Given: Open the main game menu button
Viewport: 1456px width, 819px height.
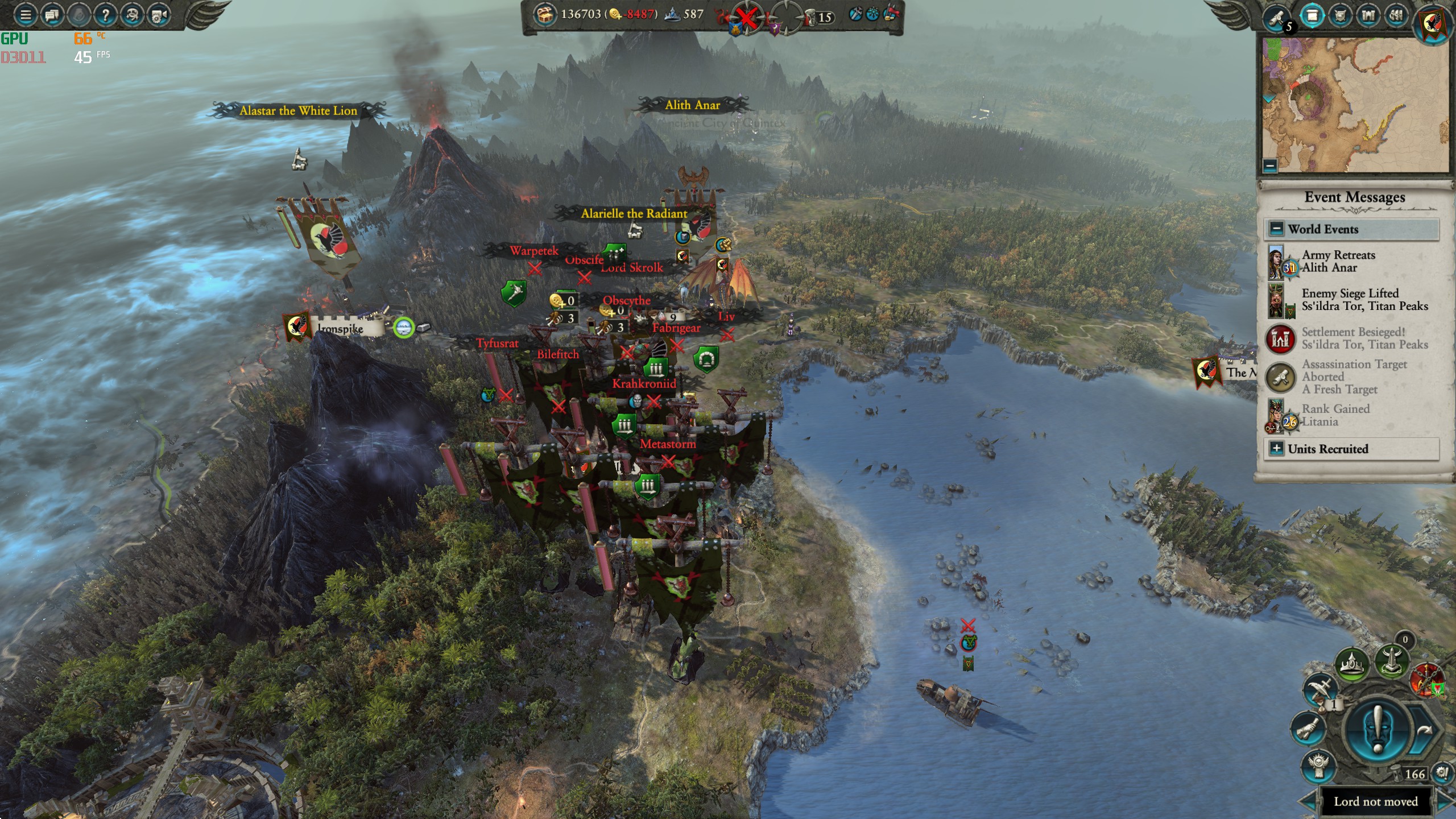Looking at the screenshot, I should [x=25, y=15].
